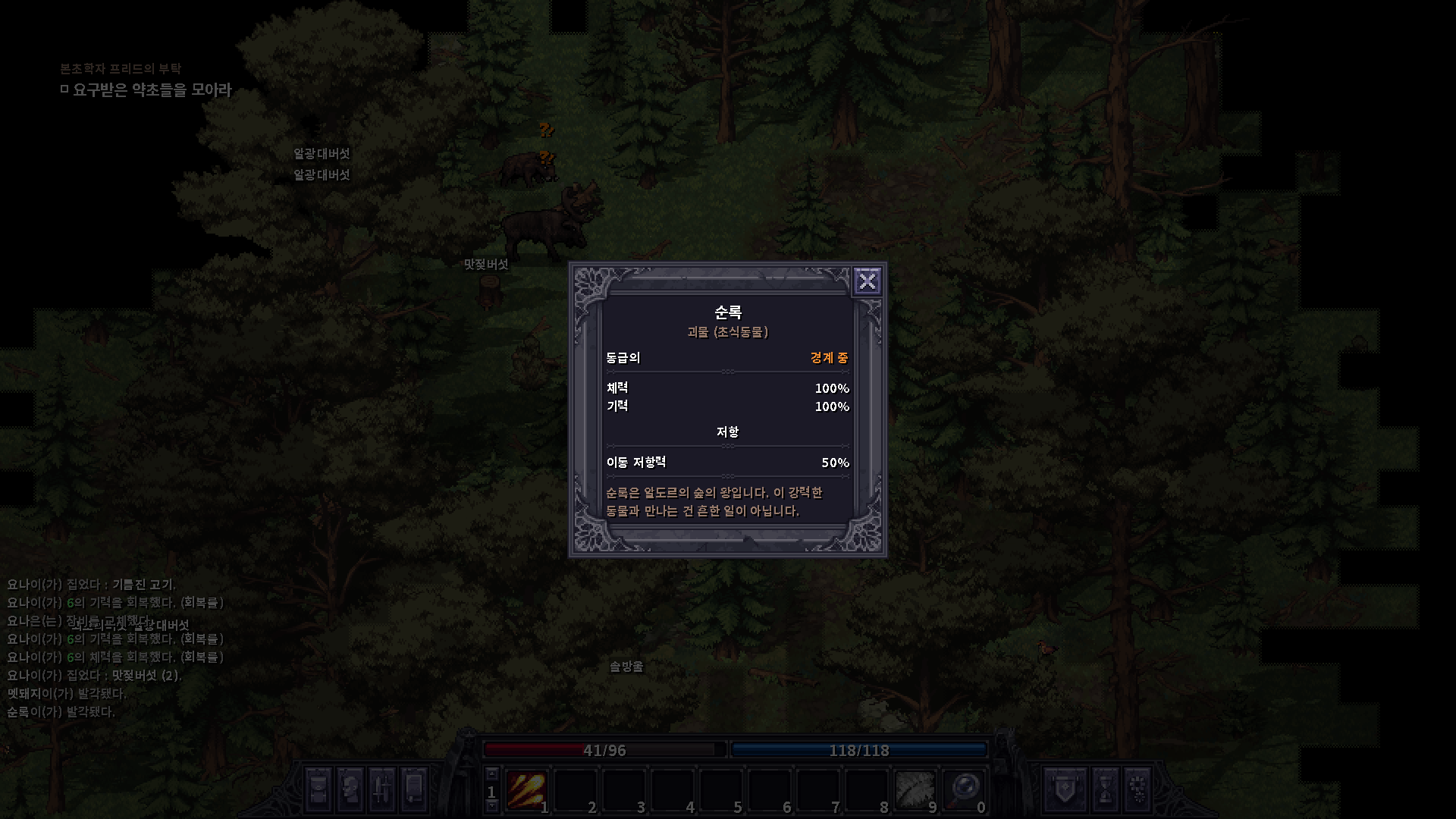Image resolution: width=1456 pixels, height=819 pixels.
Task: Open the dotted circle menu icon
Action: point(1137,789)
